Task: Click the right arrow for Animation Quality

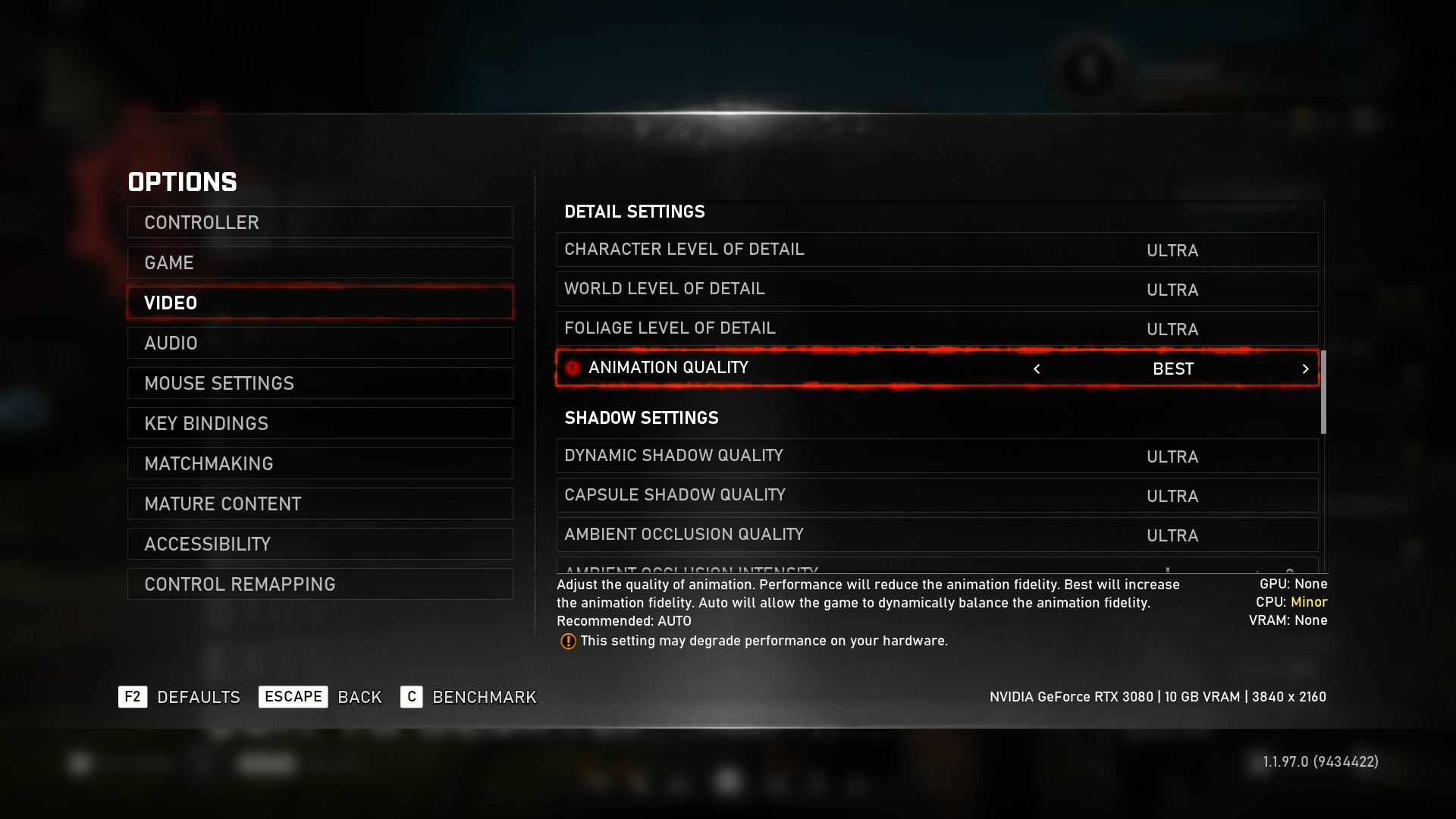Action: tap(1305, 369)
